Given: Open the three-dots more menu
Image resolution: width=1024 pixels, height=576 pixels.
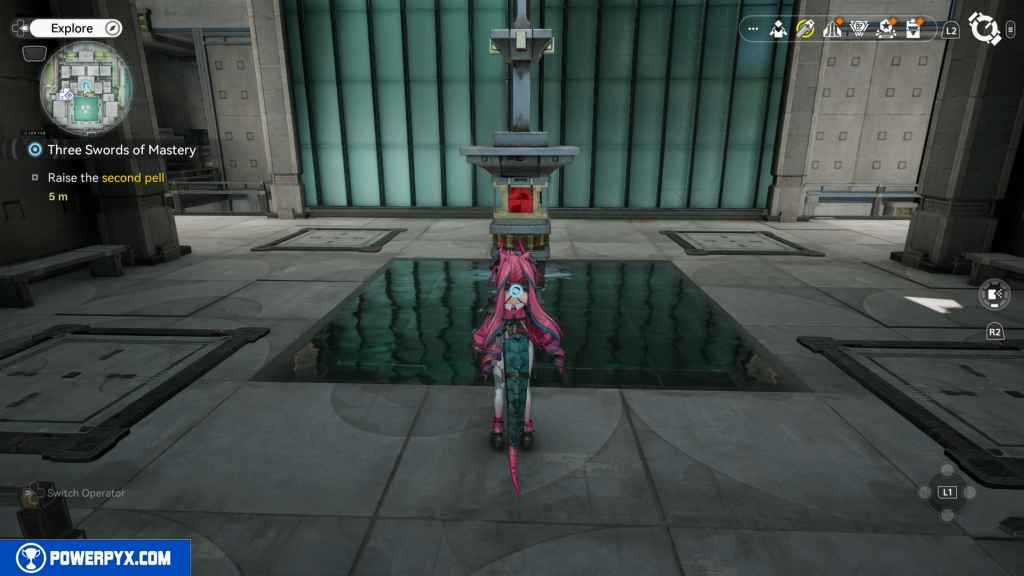Looking at the screenshot, I should pos(753,30).
